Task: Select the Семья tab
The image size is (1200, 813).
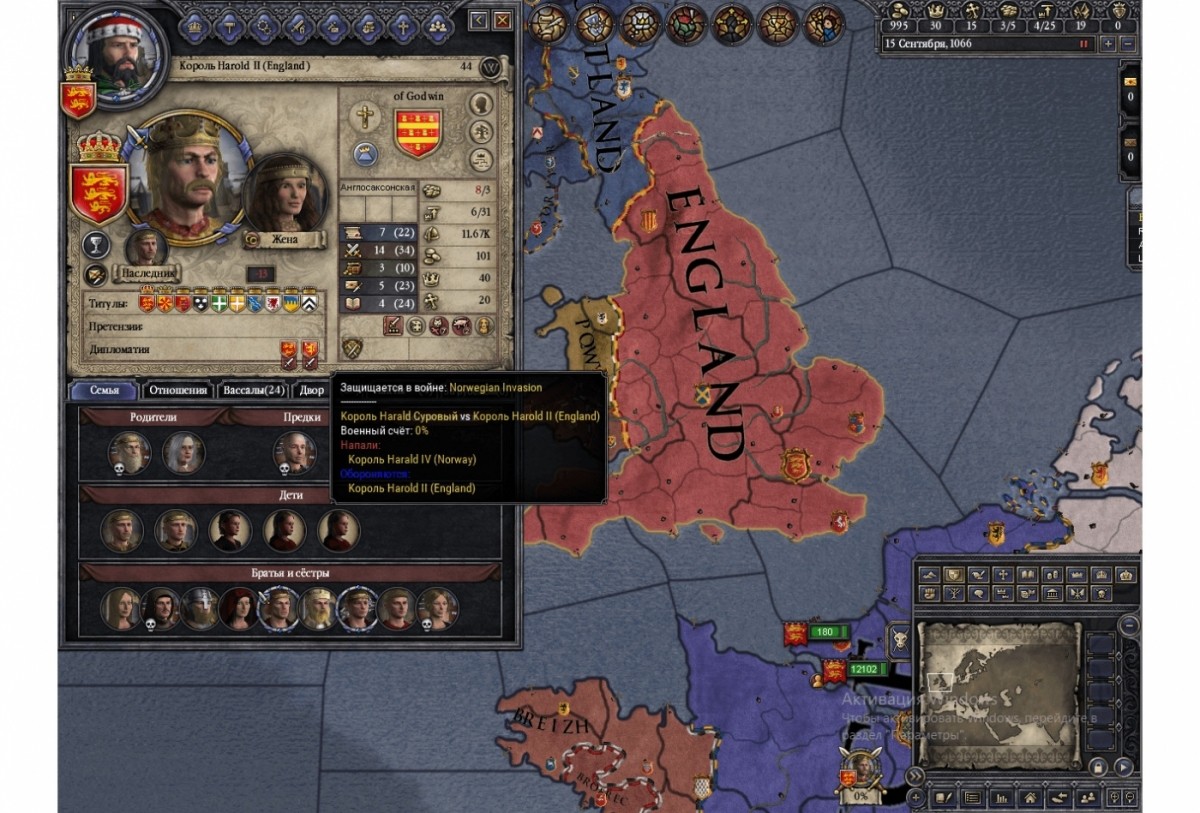Action: tap(104, 391)
